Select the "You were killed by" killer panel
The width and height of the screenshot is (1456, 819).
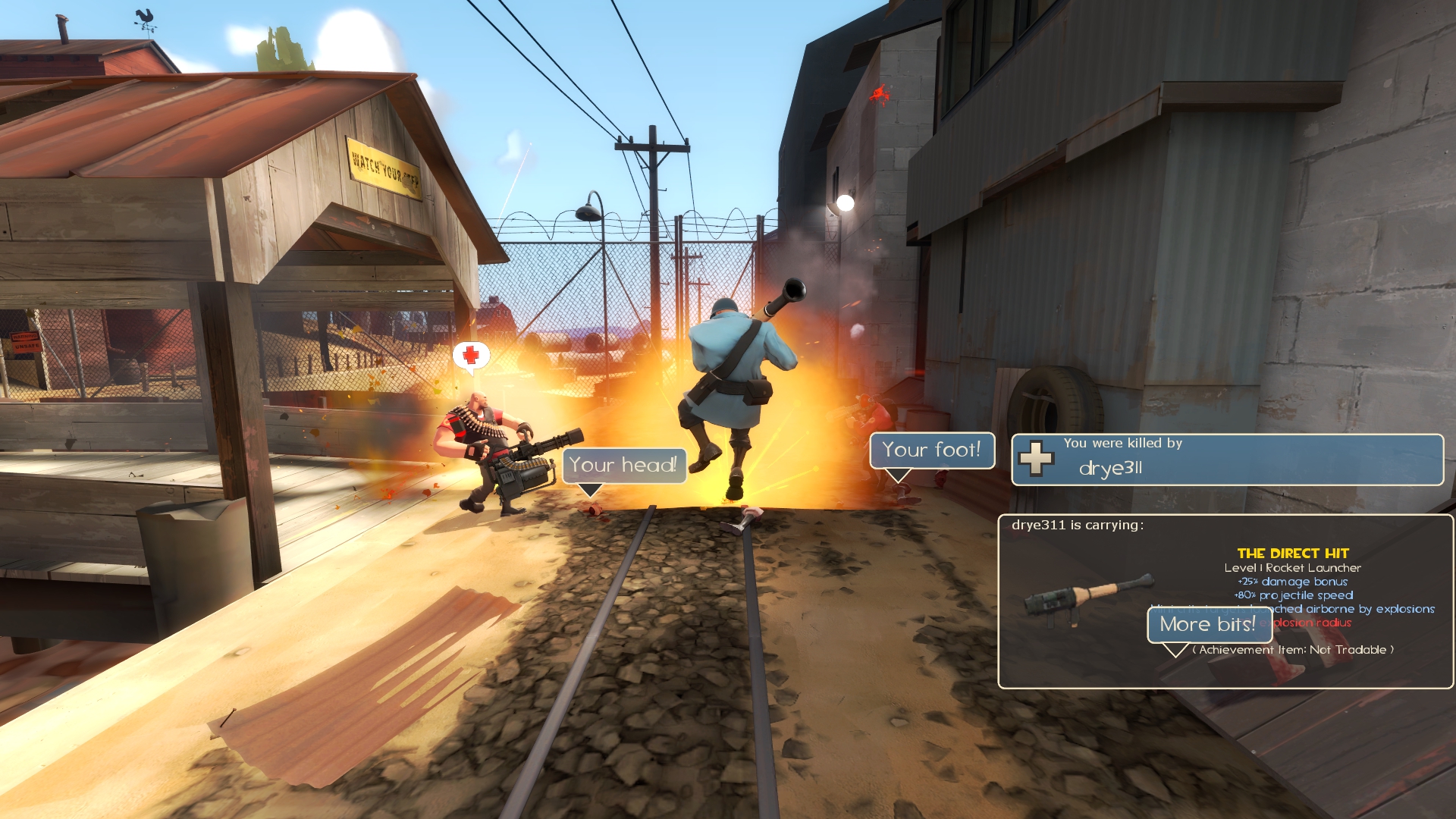point(1227,460)
